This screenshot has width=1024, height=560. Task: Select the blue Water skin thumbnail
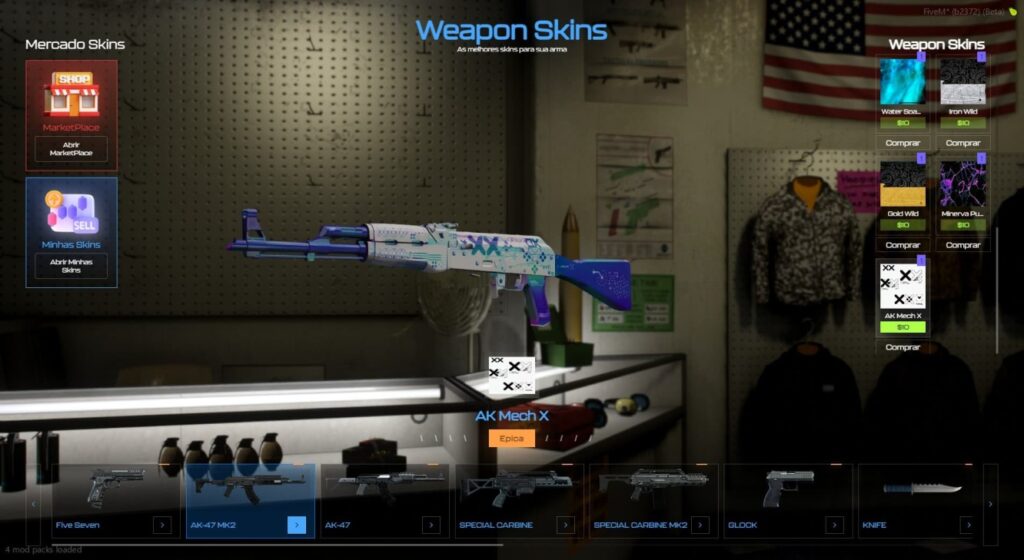pyautogui.click(x=903, y=82)
